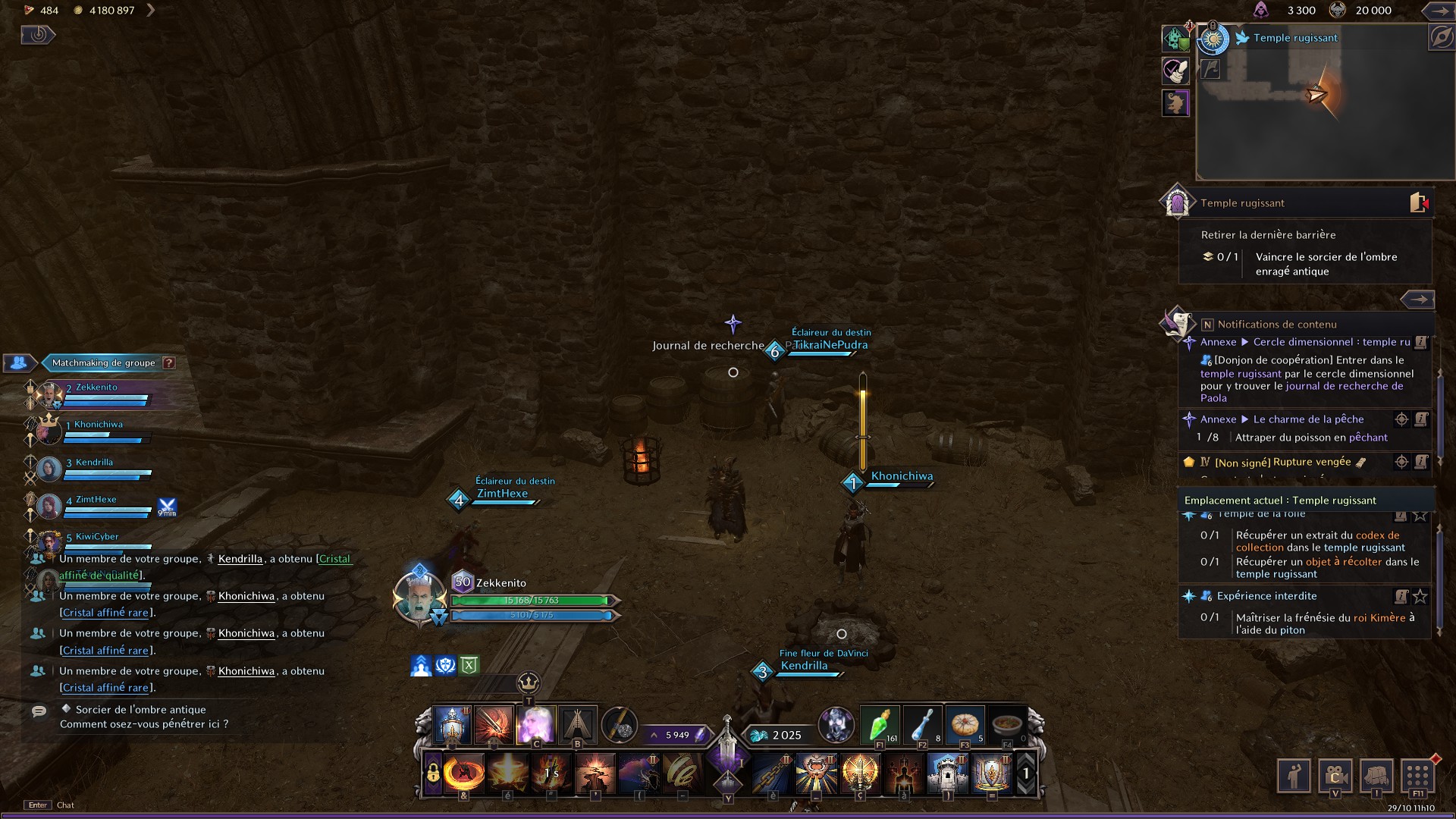Screen dimensions: 1456x819
Task: Open the compass button beside the minimap
Action: coord(1440,37)
